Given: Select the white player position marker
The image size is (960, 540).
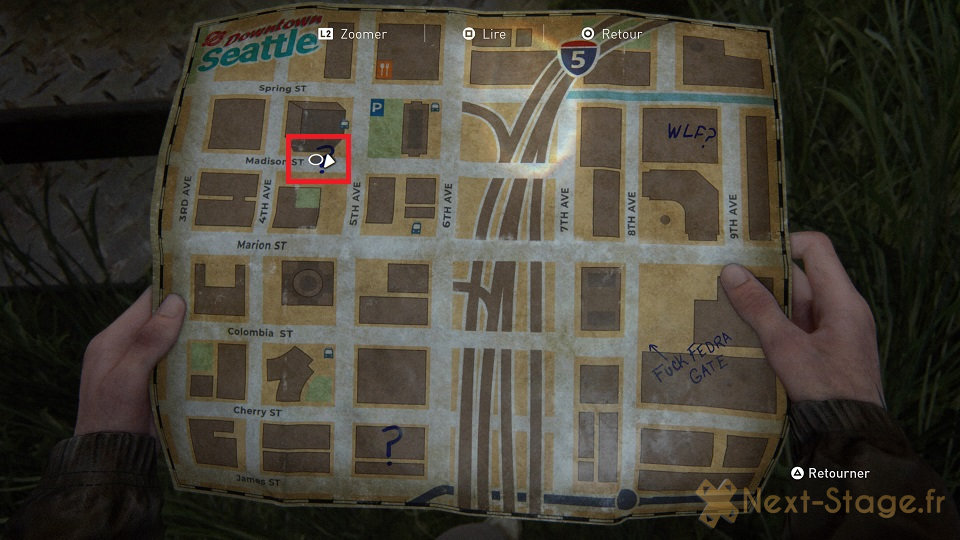Looking at the screenshot, I should [x=321, y=159].
